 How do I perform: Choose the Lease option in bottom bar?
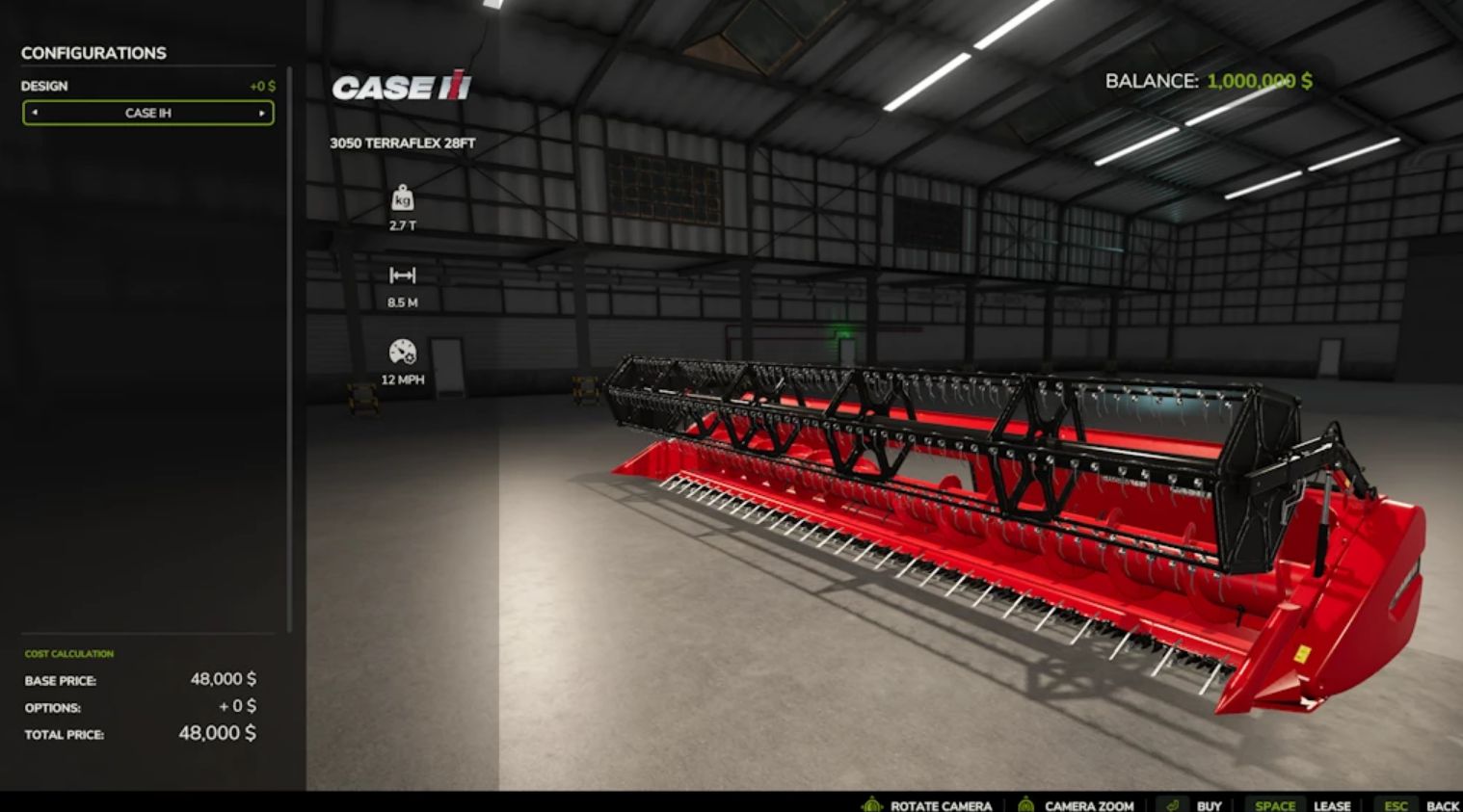(1331, 805)
